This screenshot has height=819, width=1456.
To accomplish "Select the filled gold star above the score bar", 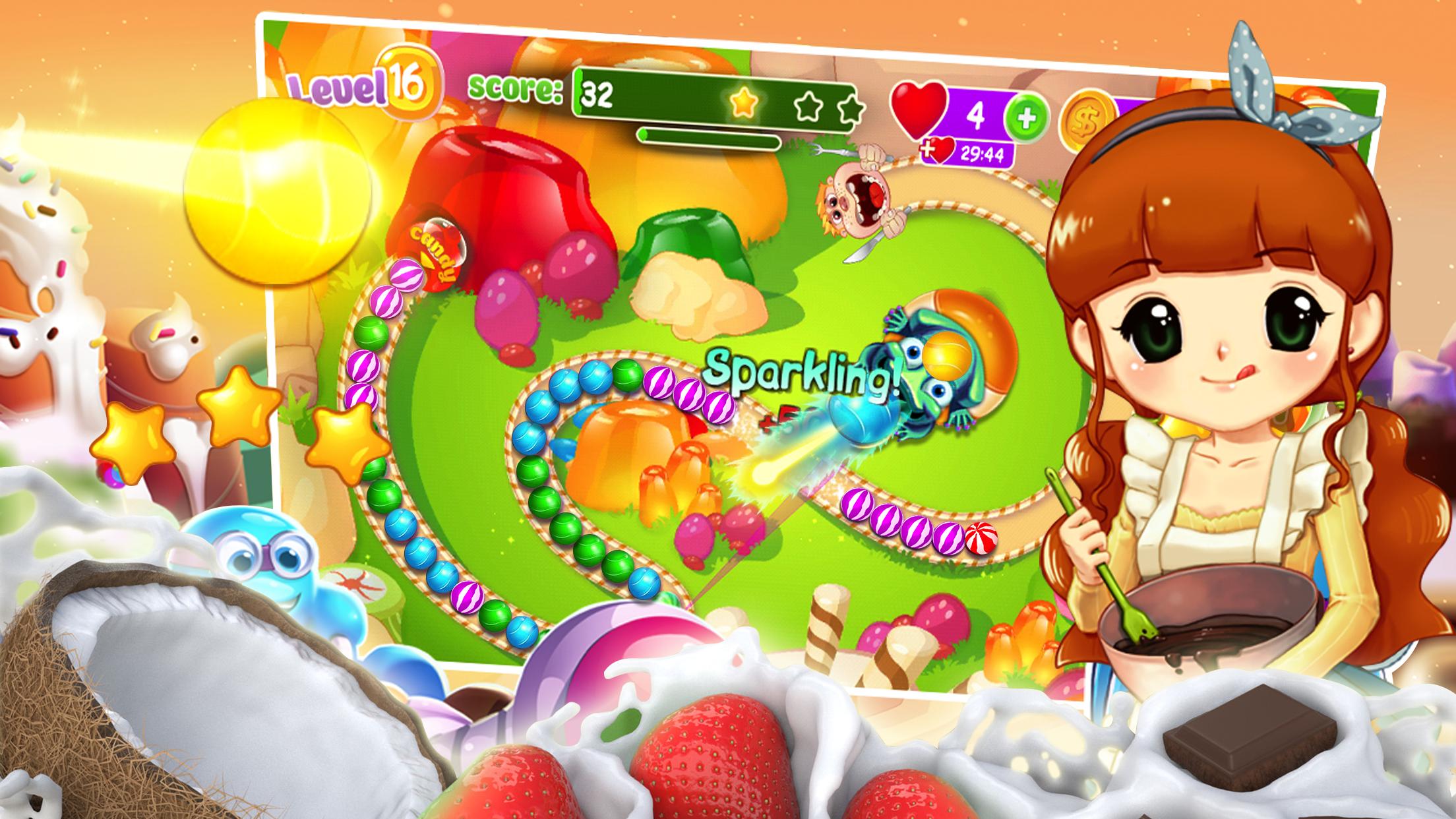I will point(744,102).
